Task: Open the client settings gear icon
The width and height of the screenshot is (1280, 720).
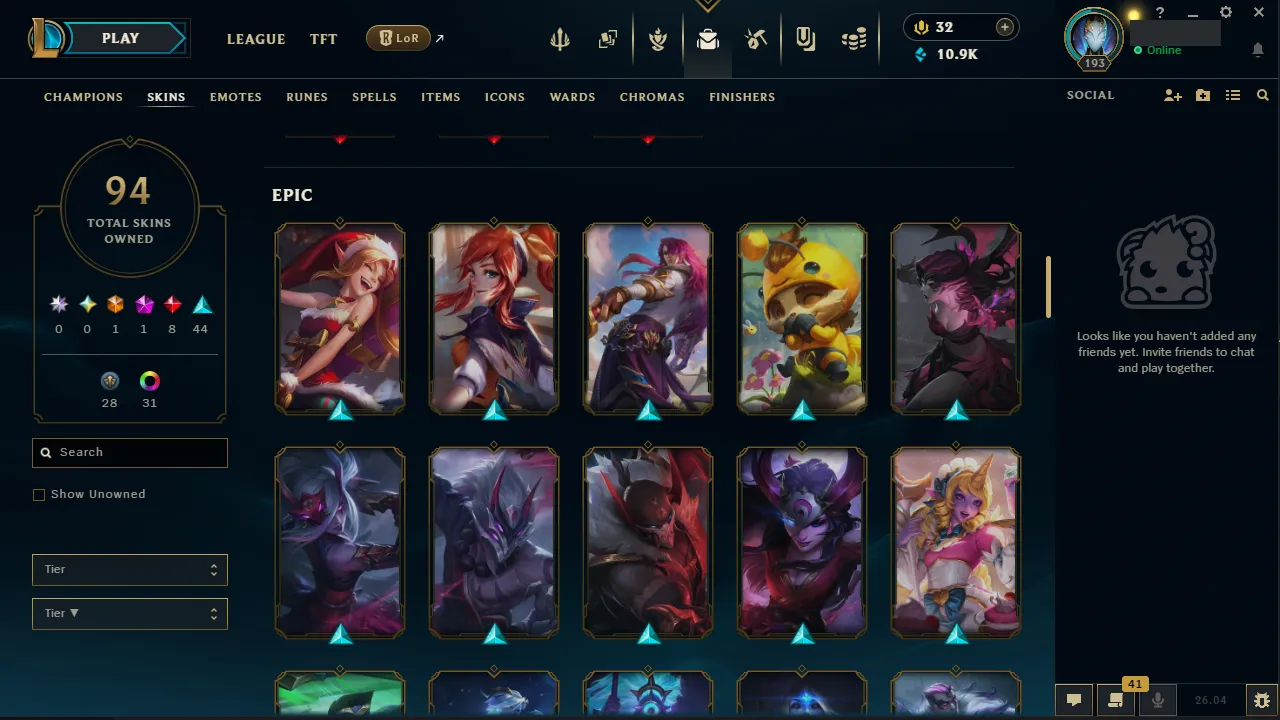Action: [1225, 13]
